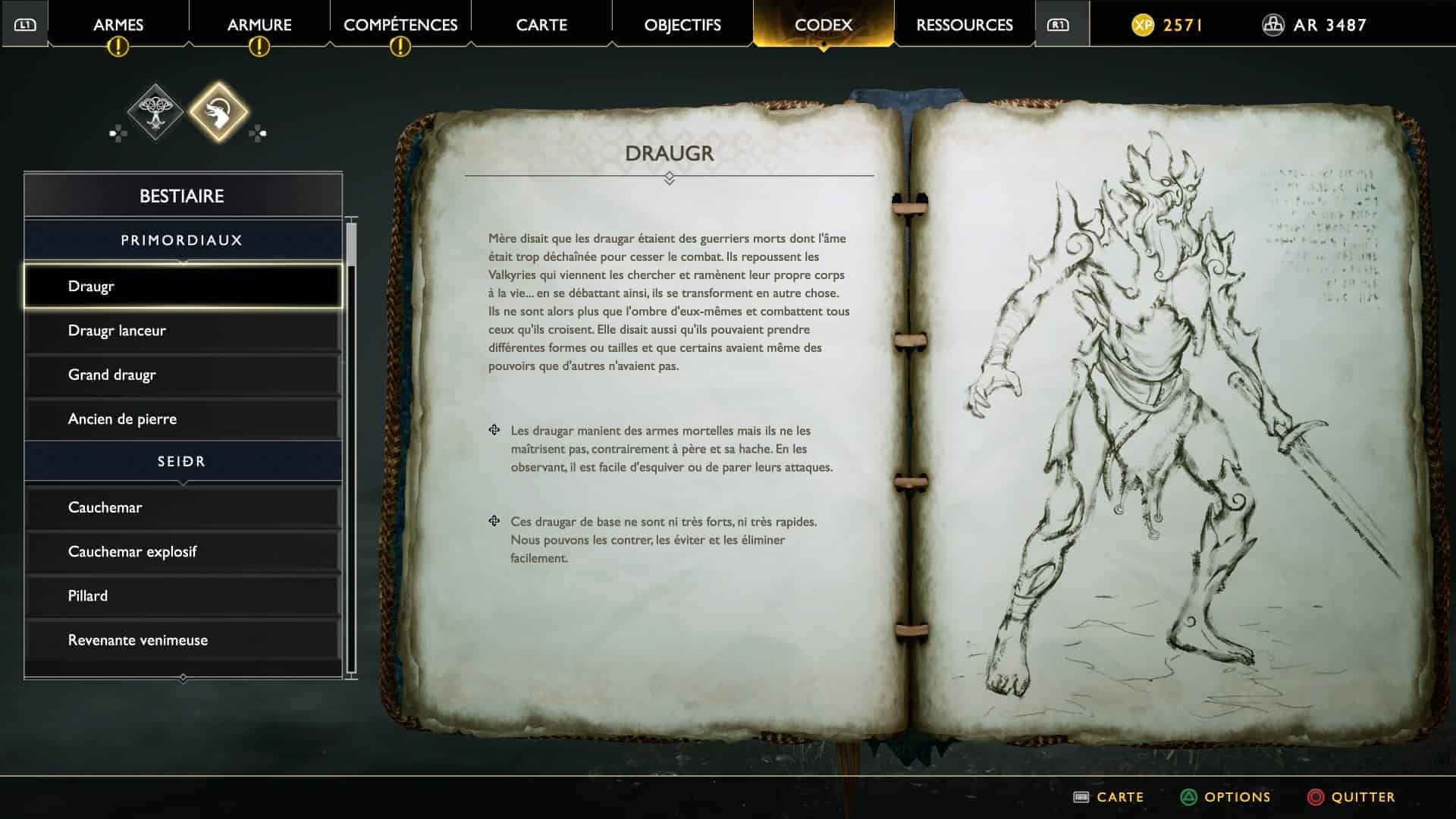Image resolution: width=1456 pixels, height=819 pixels.
Task: Select the tree emblem codex category
Action: pyautogui.click(x=155, y=112)
